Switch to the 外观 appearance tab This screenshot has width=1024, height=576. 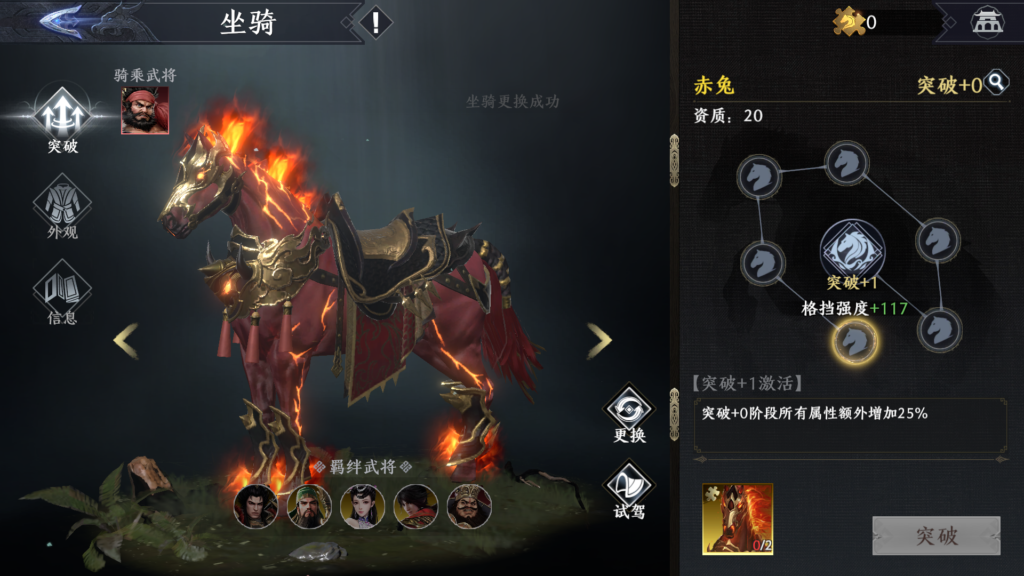click(62, 208)
